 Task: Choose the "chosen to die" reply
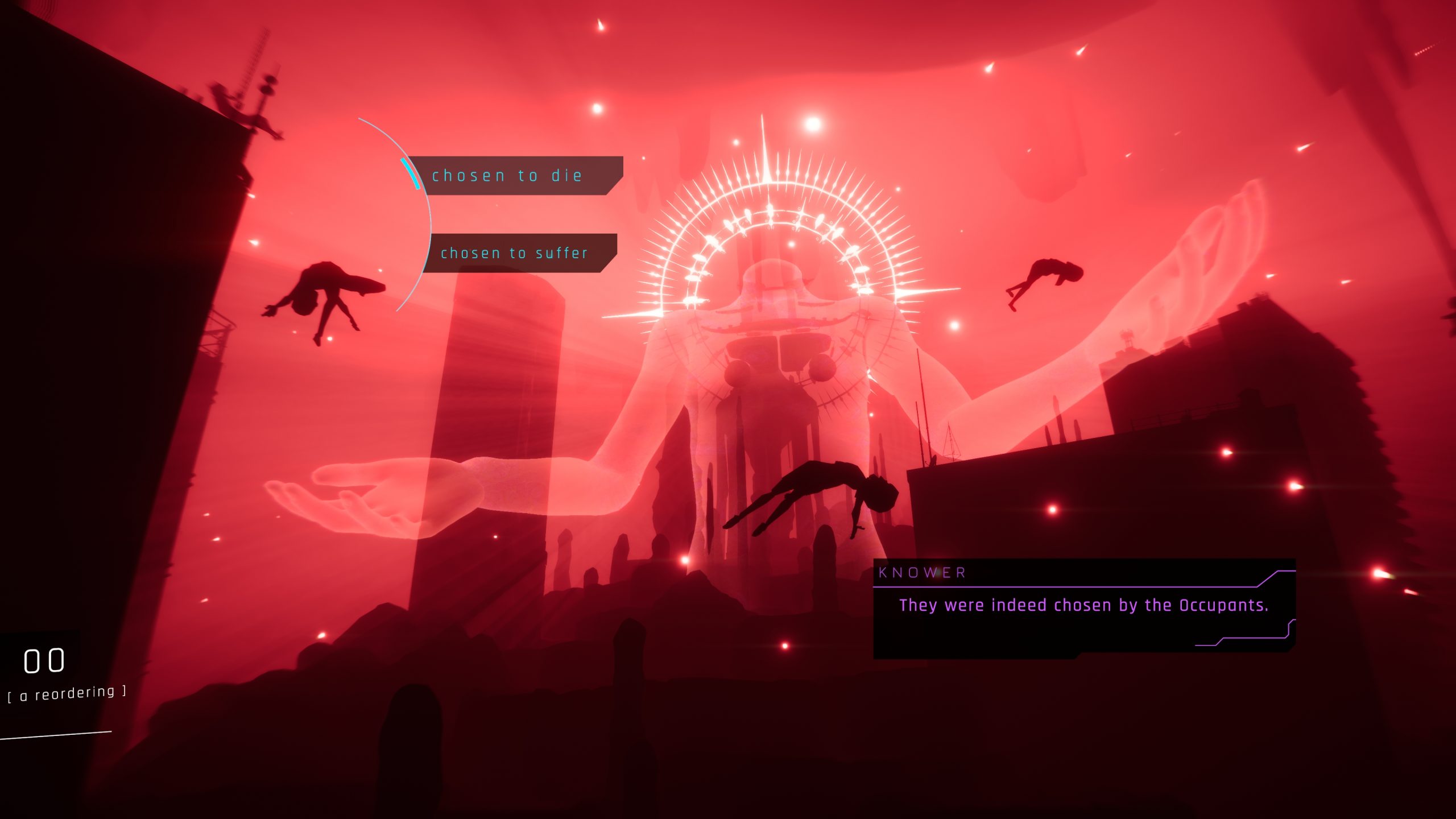click(507, 176)
